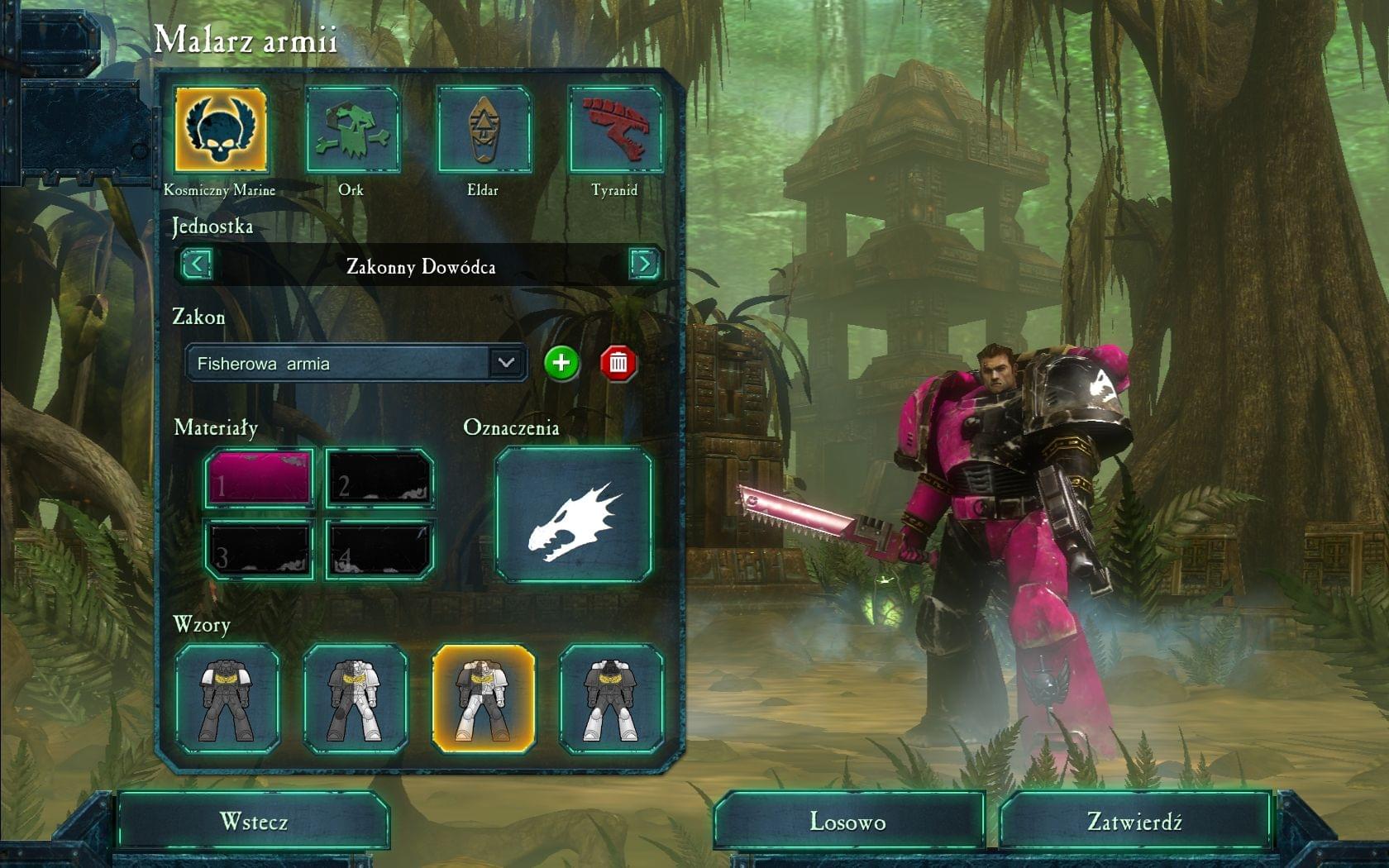Viewport: 1389px width, 868px height.
Task: Randomize colors with Losowo button
Action: [x=848, y=822]
